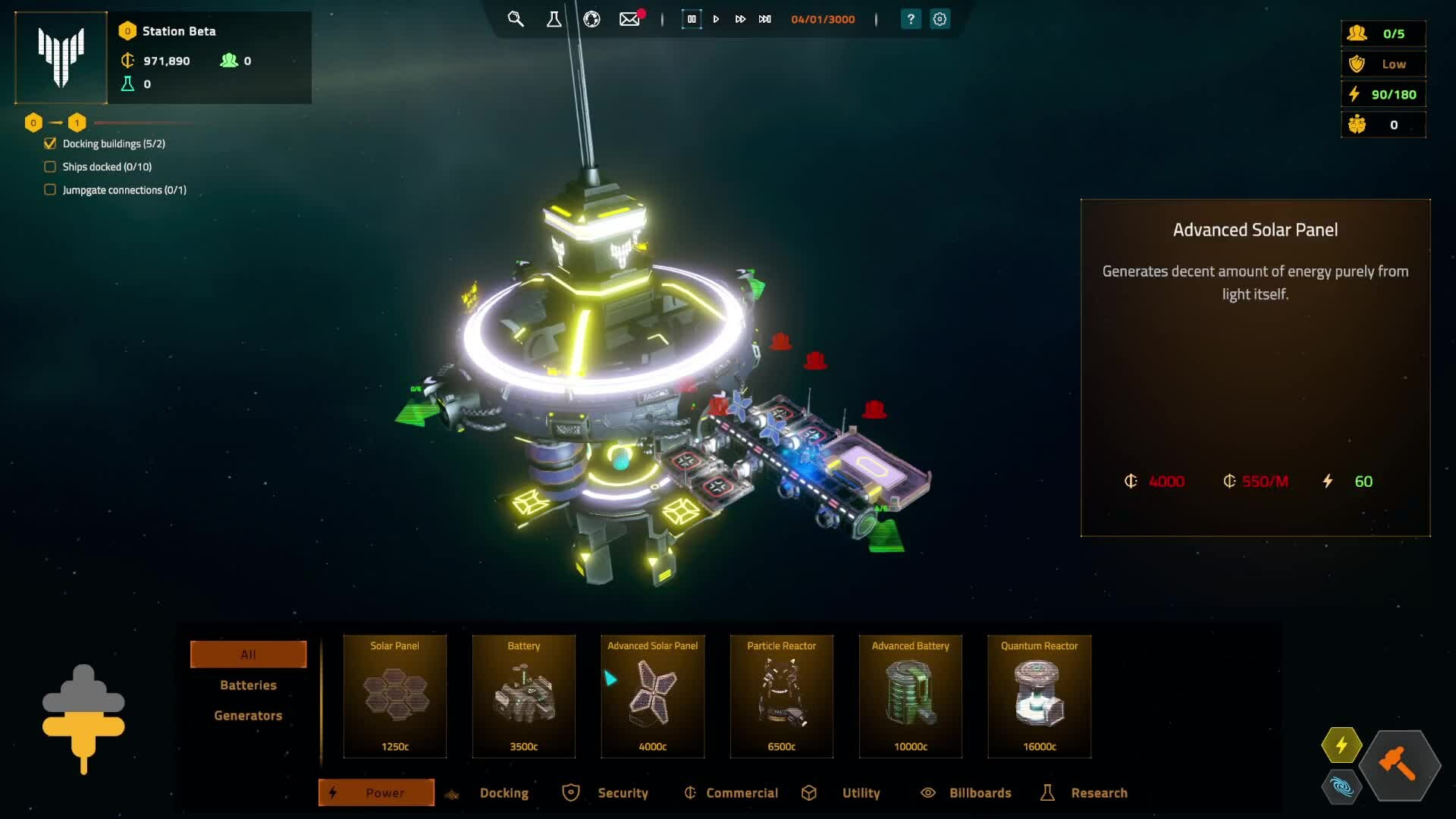This screenshot has width=1456, height=819.
Task: Switch to the Commercial category
Action: 741,792
